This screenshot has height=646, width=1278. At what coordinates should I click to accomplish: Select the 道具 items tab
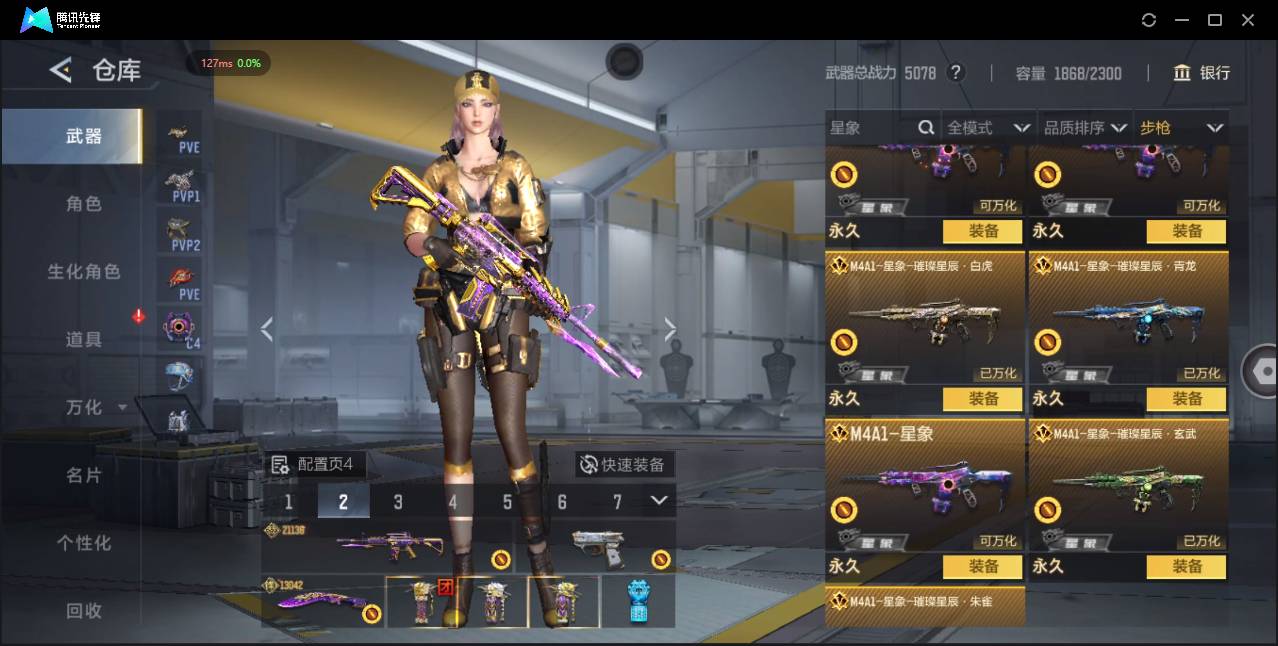pos(83,340)
